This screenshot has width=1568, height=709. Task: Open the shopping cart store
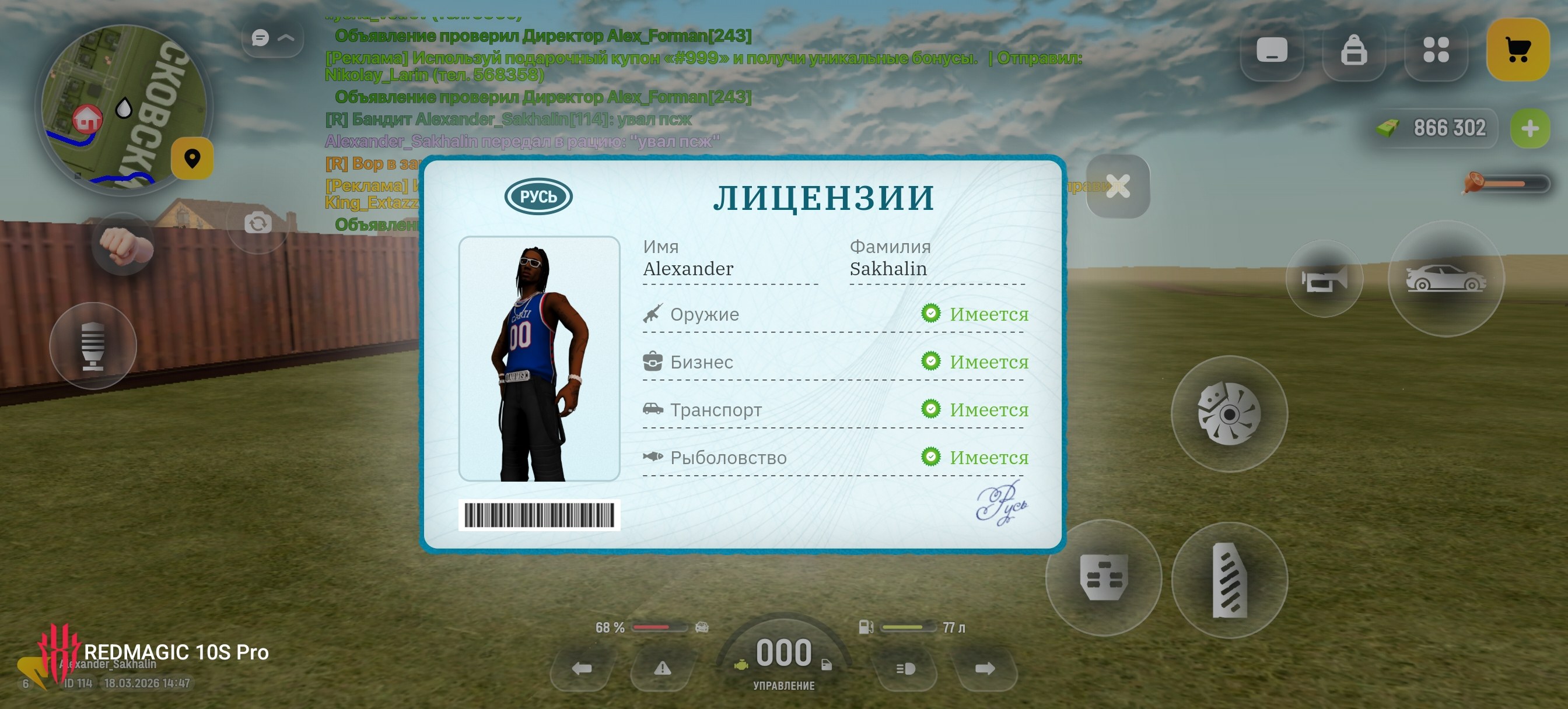1517,50
